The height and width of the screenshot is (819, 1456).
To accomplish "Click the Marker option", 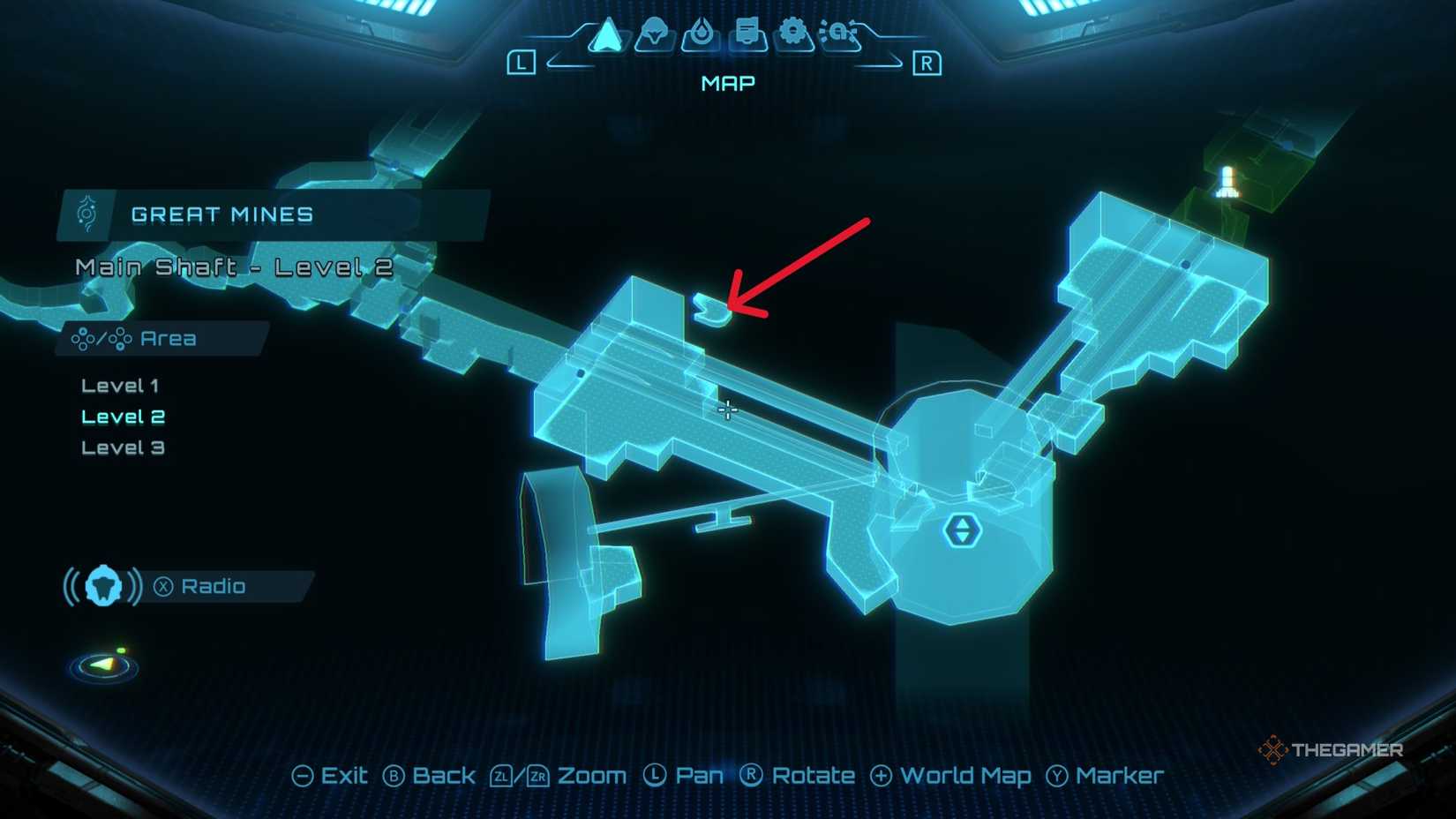I will [x=1117, y=776].
